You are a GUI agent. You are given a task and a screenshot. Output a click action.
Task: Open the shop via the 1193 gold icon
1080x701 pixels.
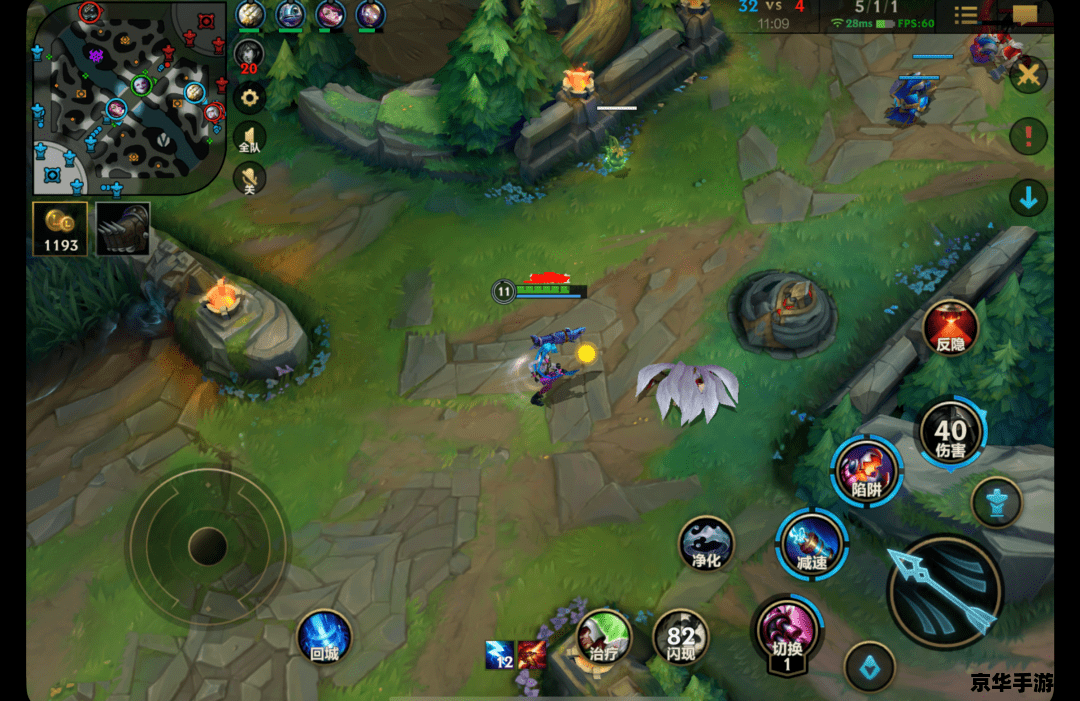click(61, 229)
